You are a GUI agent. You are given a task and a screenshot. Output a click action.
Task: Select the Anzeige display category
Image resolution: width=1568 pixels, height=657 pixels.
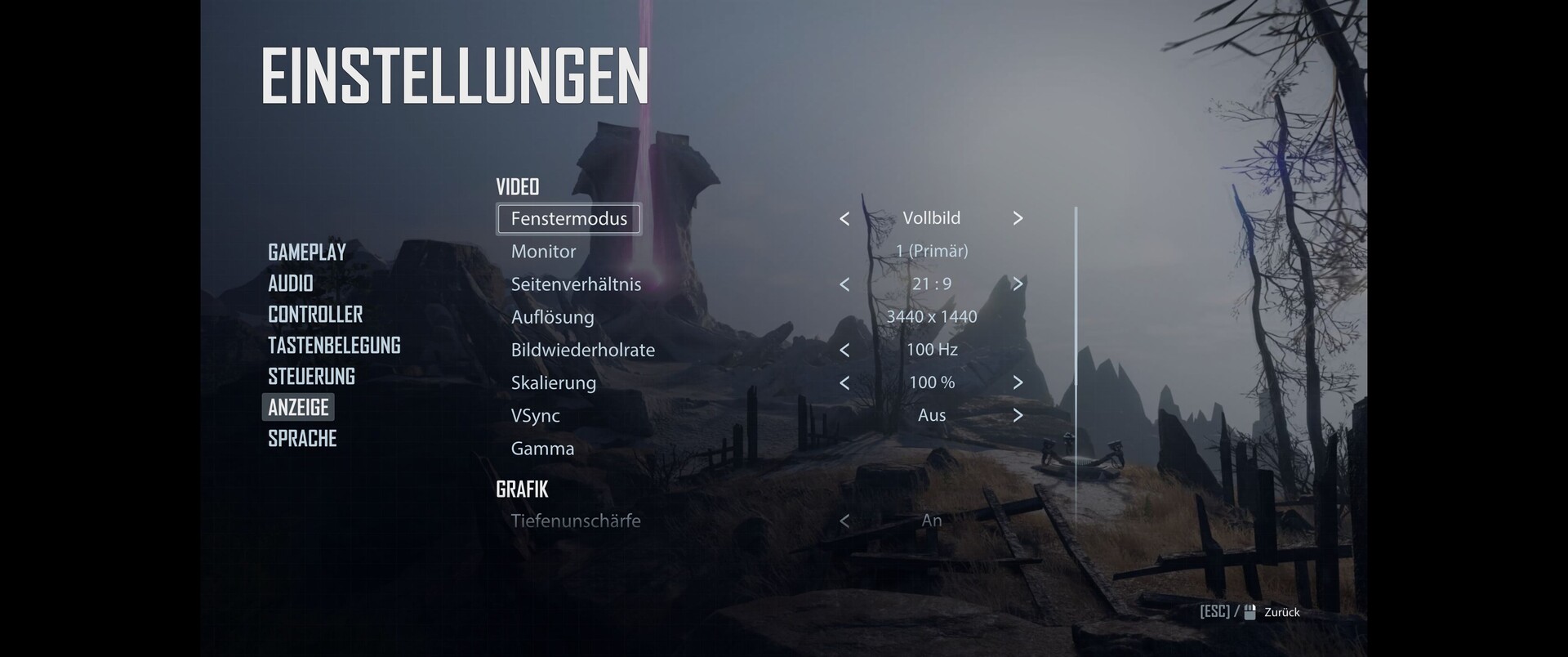[298, 408]
